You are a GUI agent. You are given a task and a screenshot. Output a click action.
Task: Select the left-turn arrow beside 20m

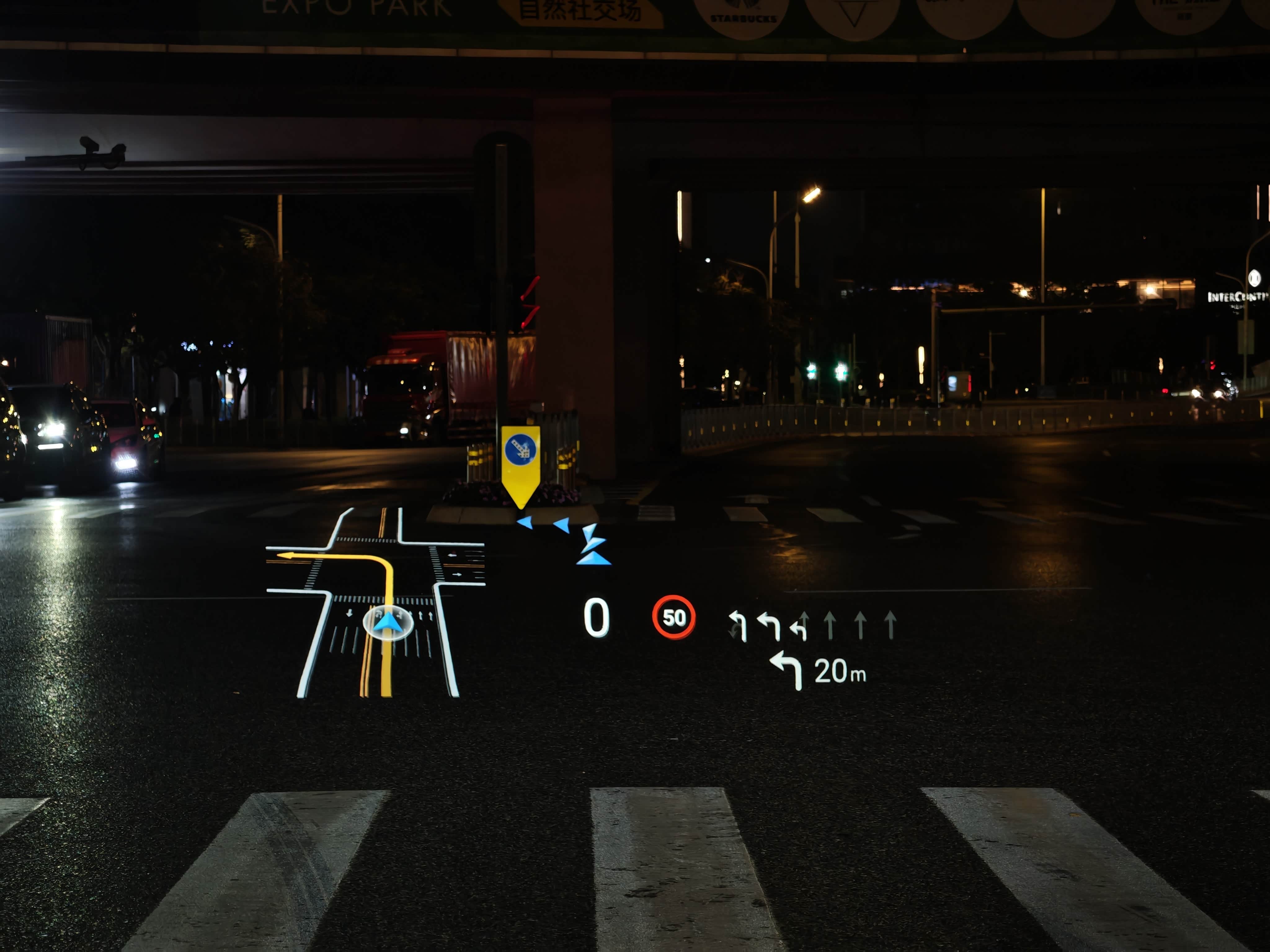pos(787,670)
